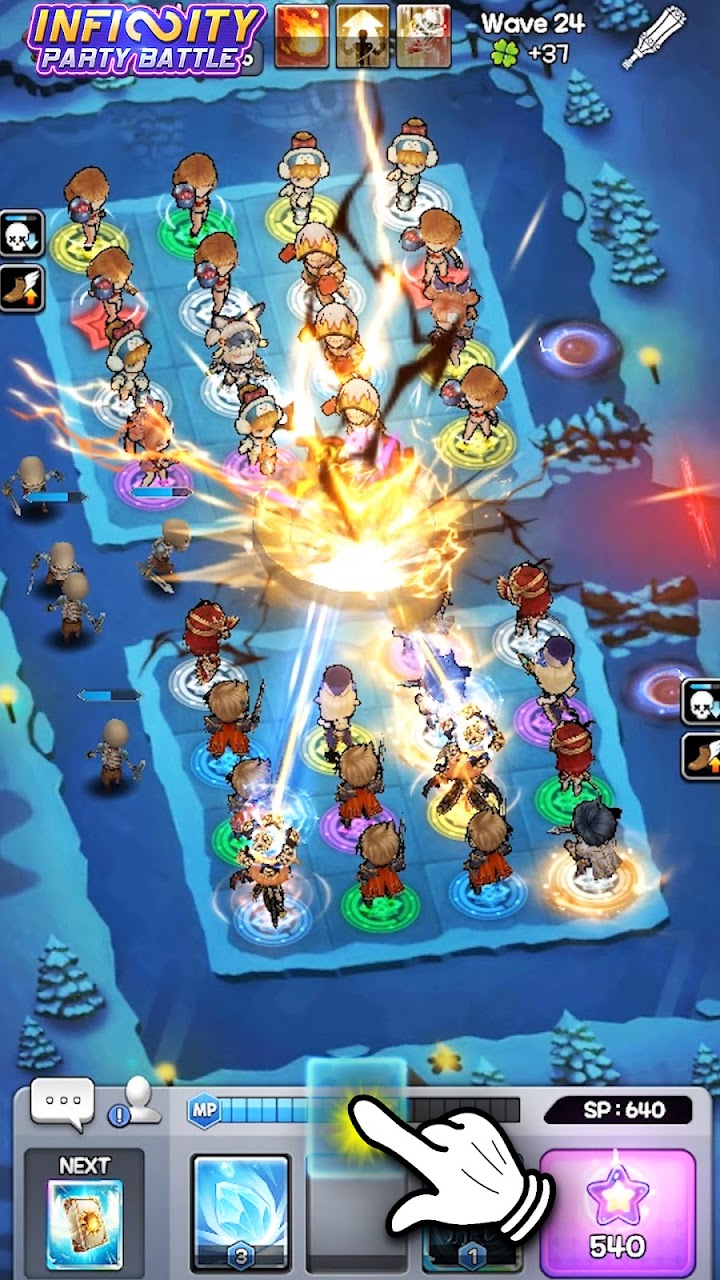This screenshot has width=720, height=1280.
Task: Select the golden up-arrow buff icon
Action: point(362,36)
